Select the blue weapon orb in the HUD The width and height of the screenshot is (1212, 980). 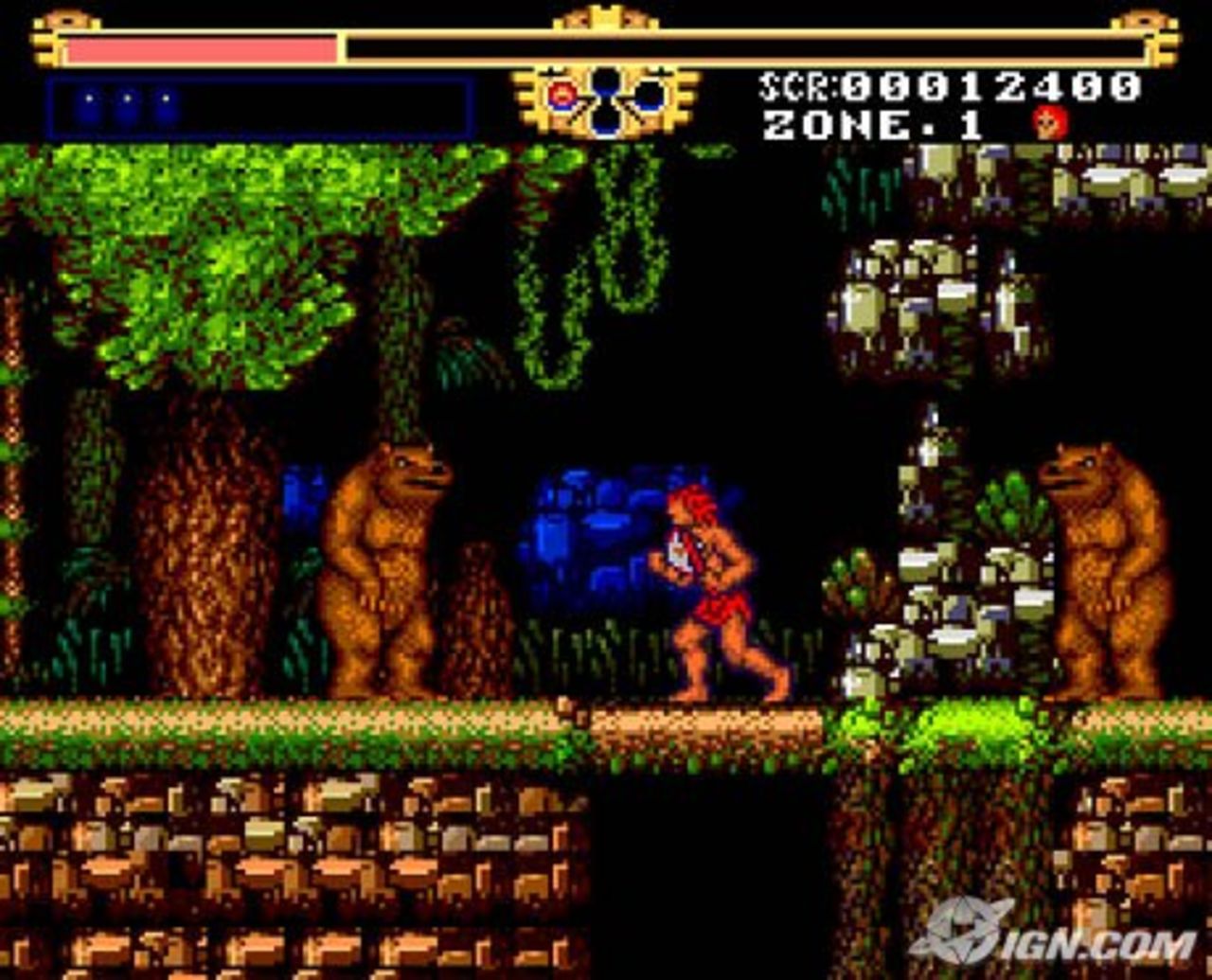tap(651, 98)
